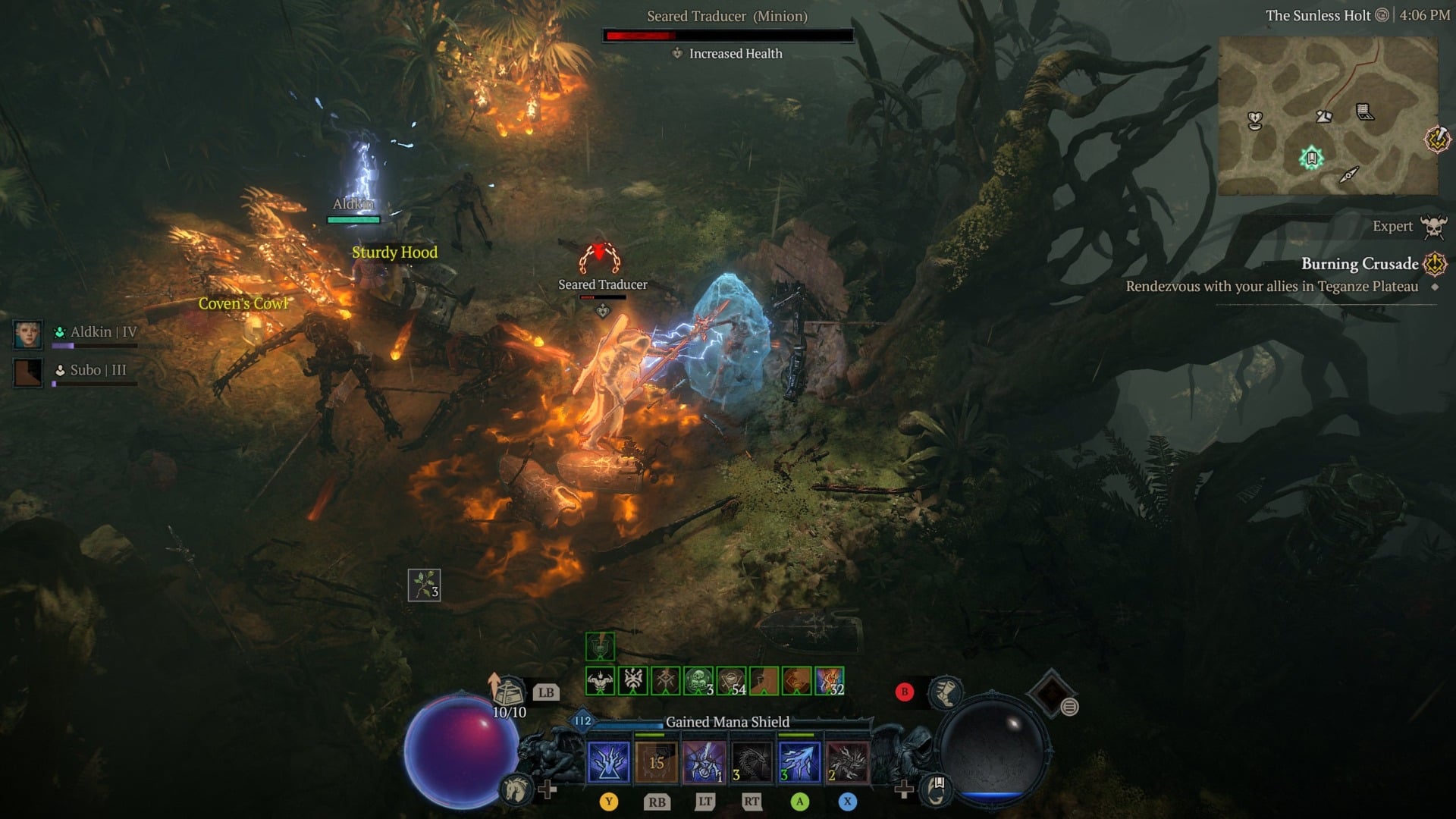Select the skill showing 15 charges beside RB
Image resolution: width=1456 pixels, height=819 pixels.
656,761
